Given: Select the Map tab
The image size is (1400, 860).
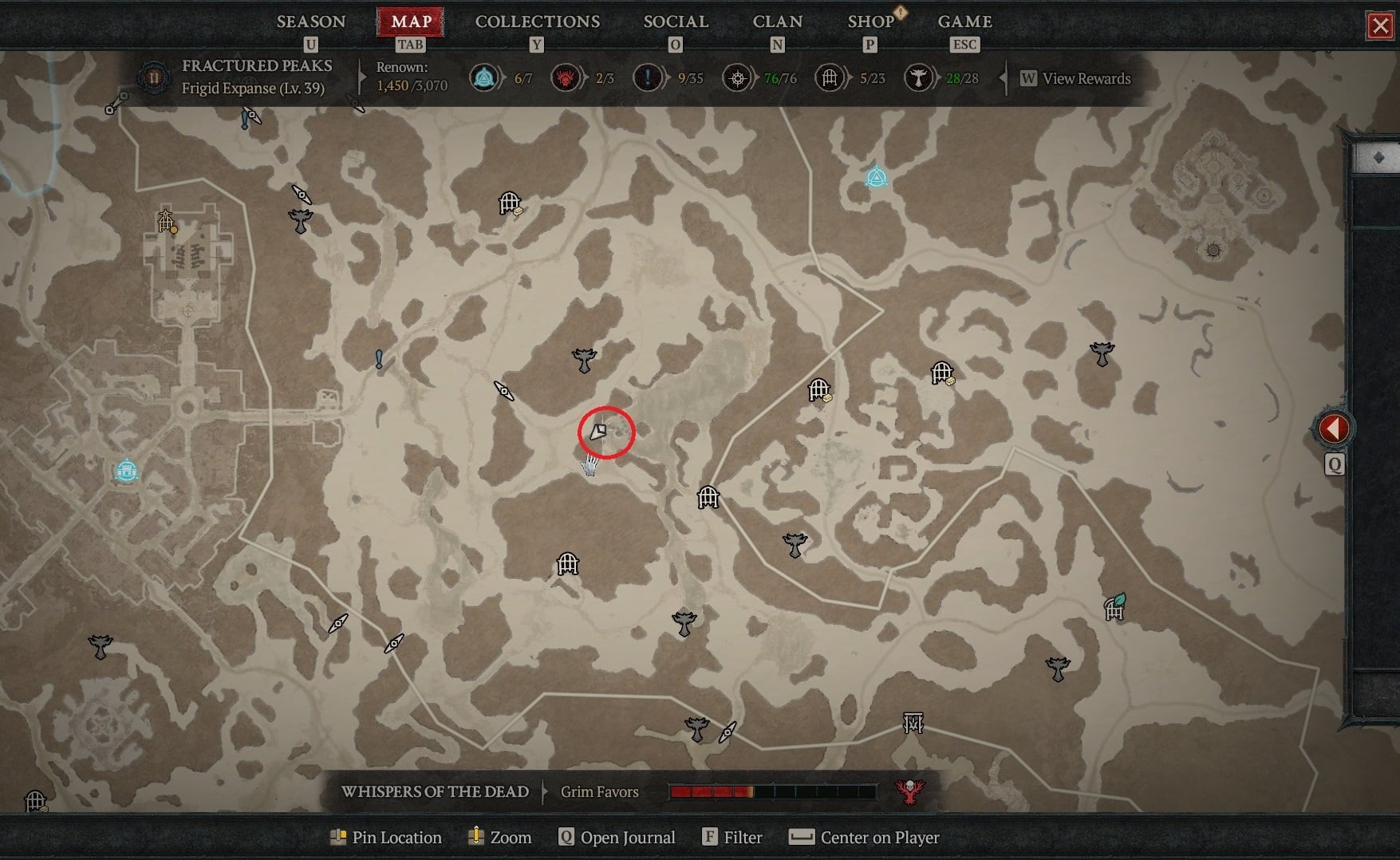Looking at the screenshot, I should (411, 22).
